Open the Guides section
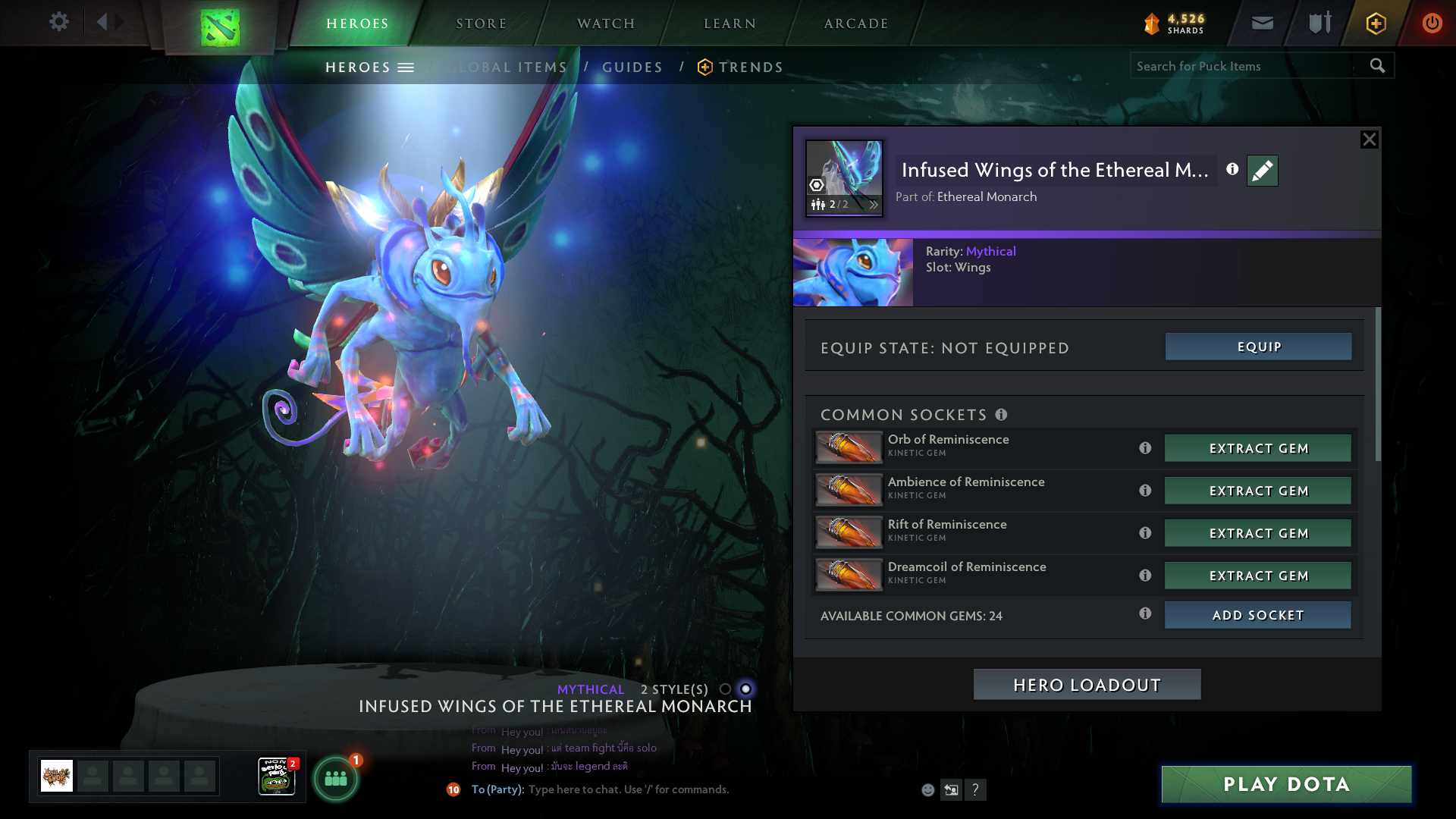 [x=632, y=67]
